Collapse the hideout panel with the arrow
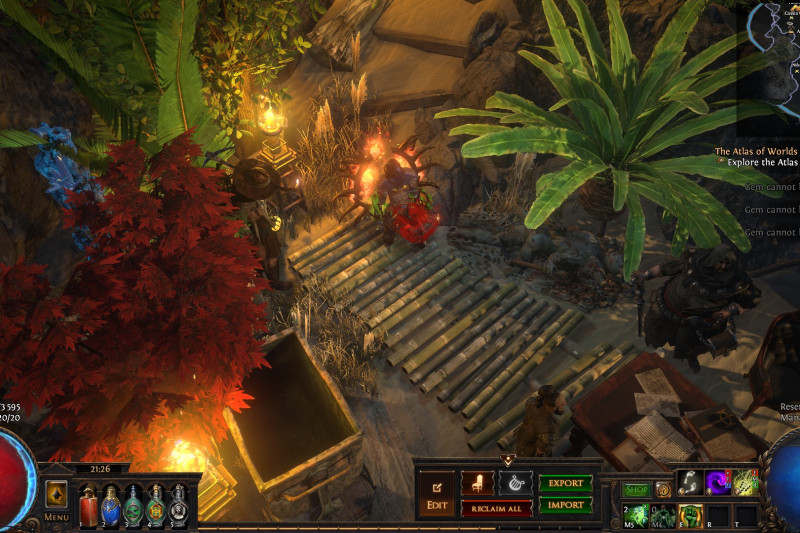Screen dimensions: 800x533 (x=507, y=461)
